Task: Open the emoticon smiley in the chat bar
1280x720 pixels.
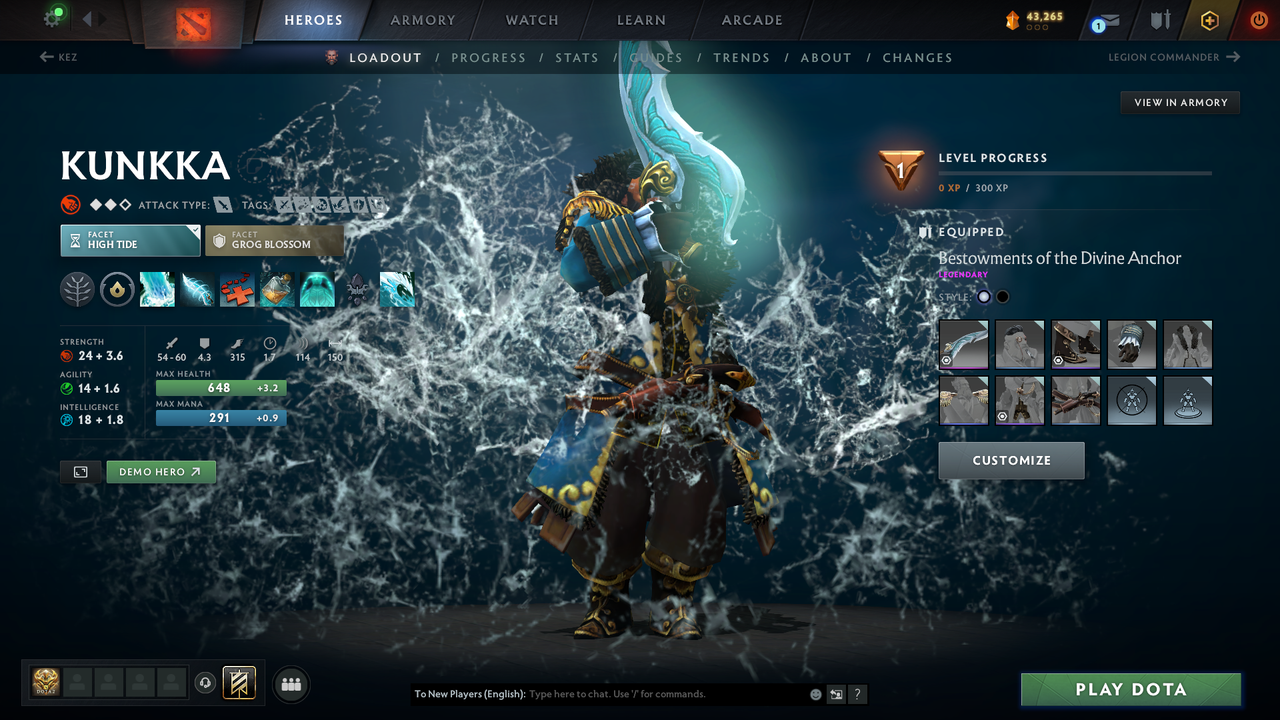Action: click(x=814, y=693)
